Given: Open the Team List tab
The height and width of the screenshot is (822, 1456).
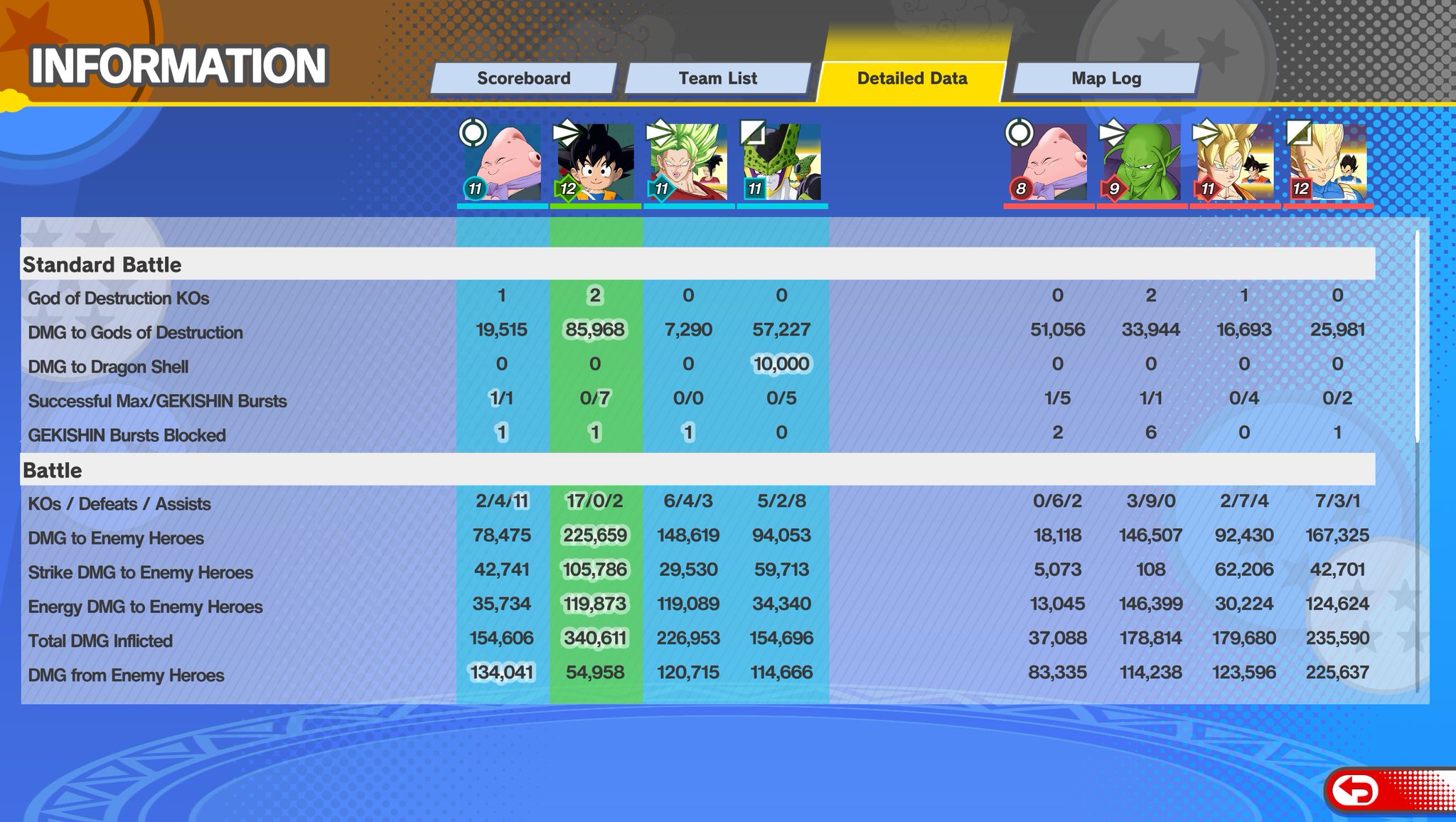Looking at the screenshot, I should pos(717,78).
